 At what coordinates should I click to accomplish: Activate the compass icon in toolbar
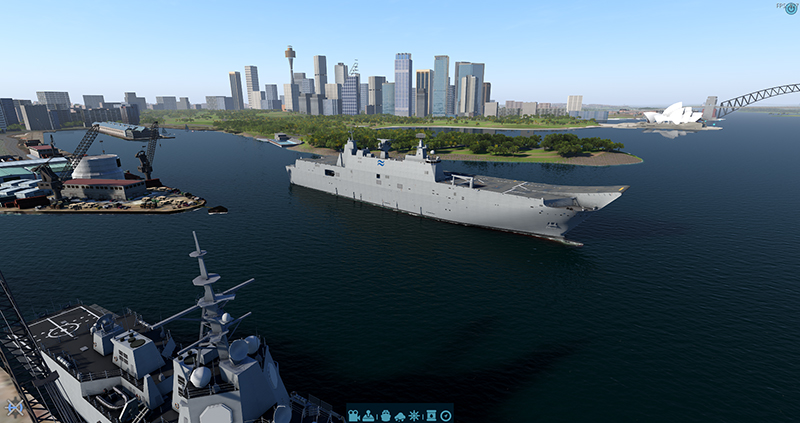click(446, 415)
